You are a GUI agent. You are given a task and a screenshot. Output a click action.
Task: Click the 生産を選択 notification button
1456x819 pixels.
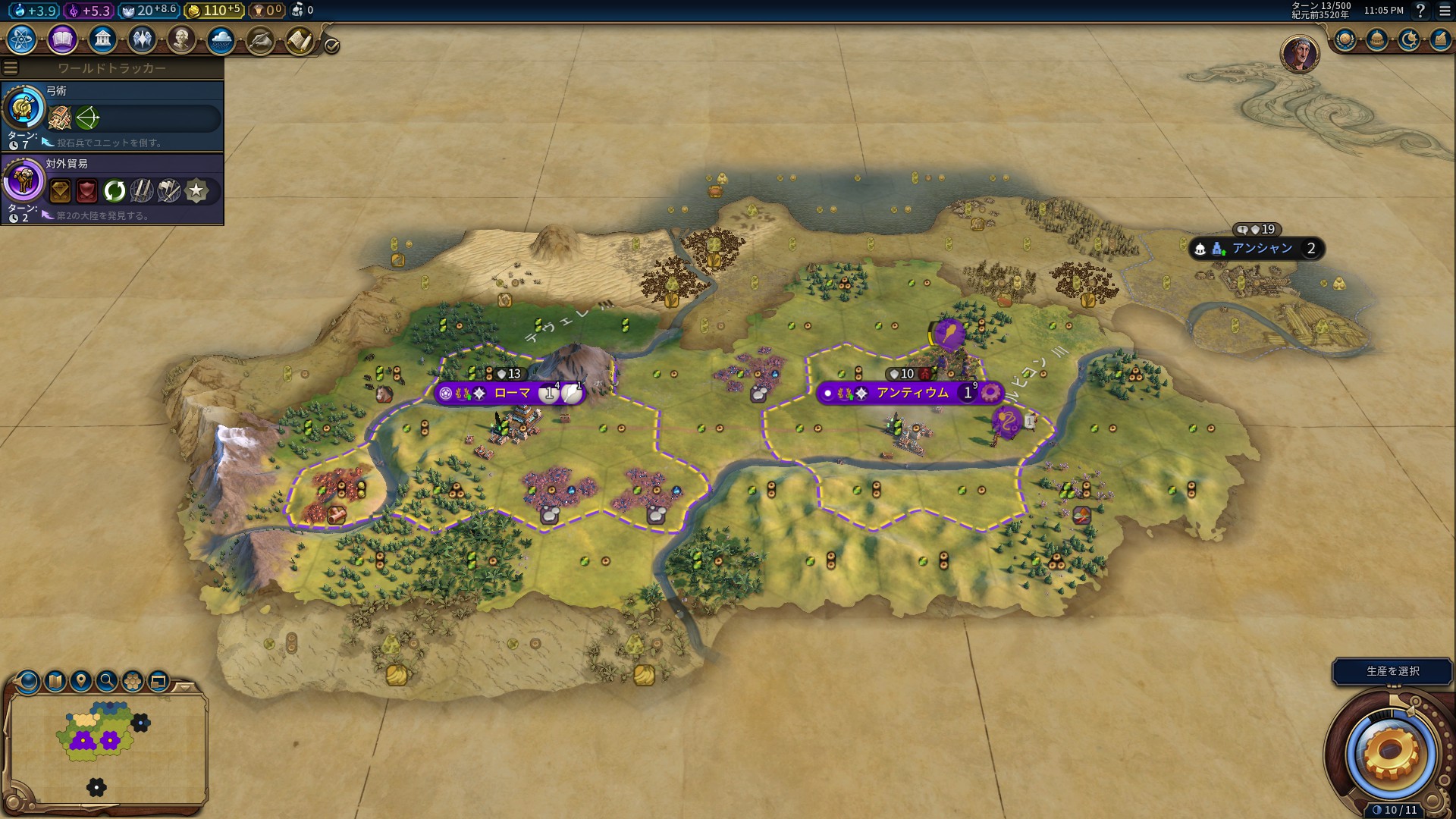[x=1392, y=671]
